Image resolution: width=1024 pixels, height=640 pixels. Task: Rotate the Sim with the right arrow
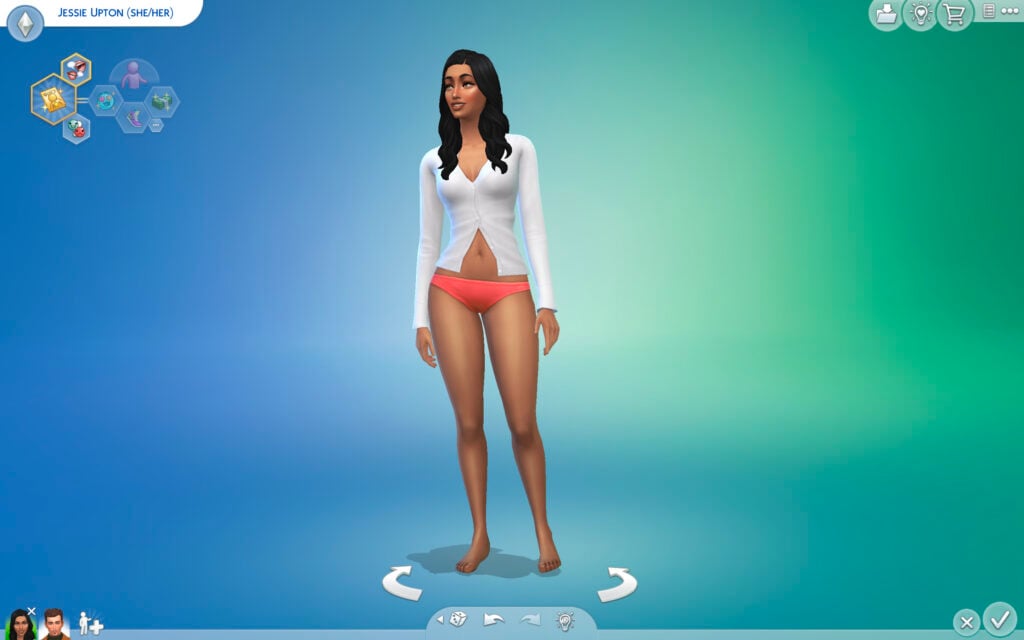(617, 583)
